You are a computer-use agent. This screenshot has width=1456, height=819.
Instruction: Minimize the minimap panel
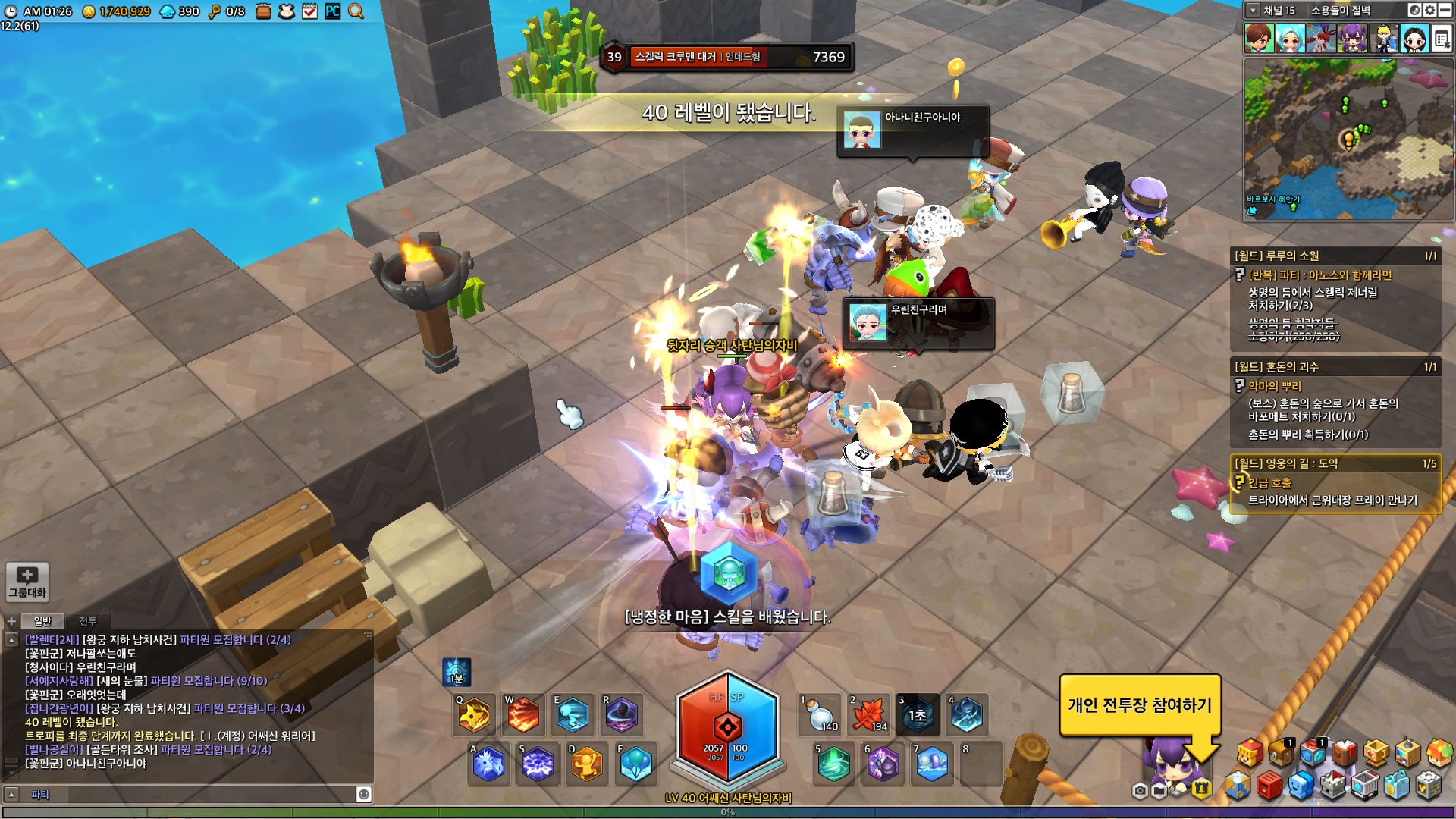pos(1445,11)
